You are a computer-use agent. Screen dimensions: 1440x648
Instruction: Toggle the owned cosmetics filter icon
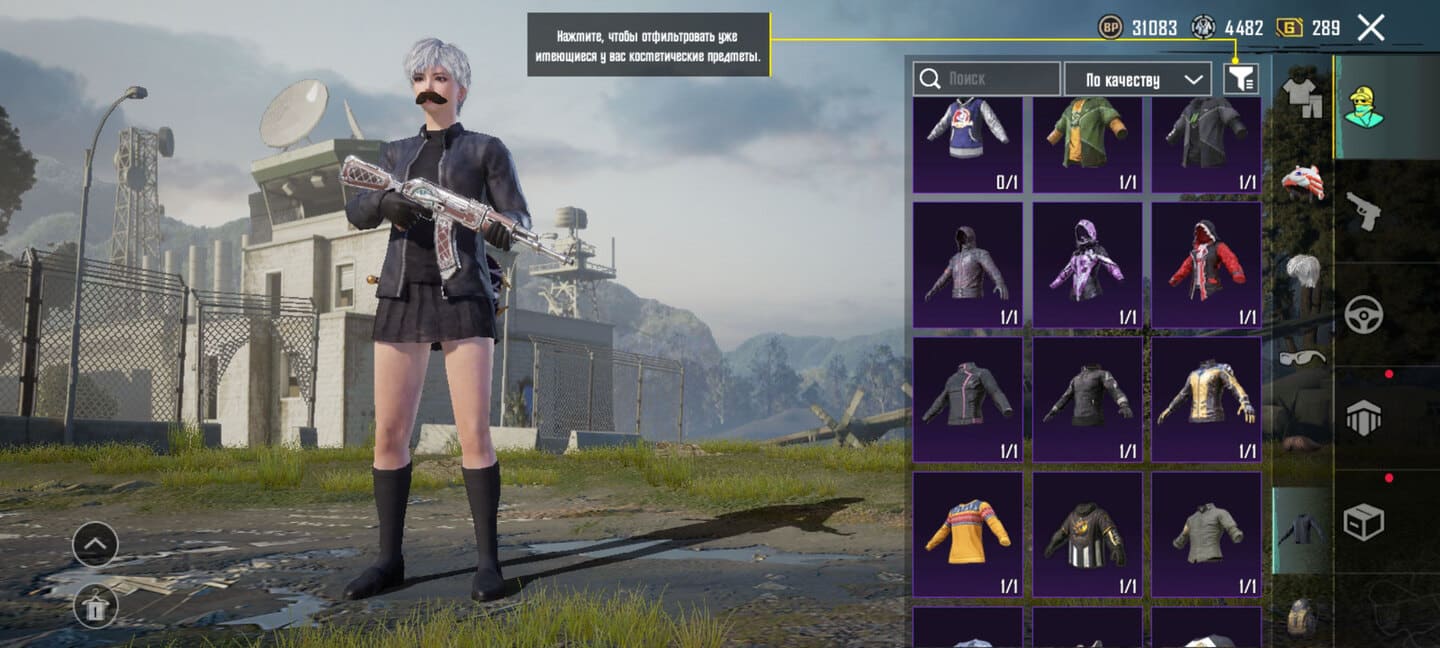point(1240,79)
